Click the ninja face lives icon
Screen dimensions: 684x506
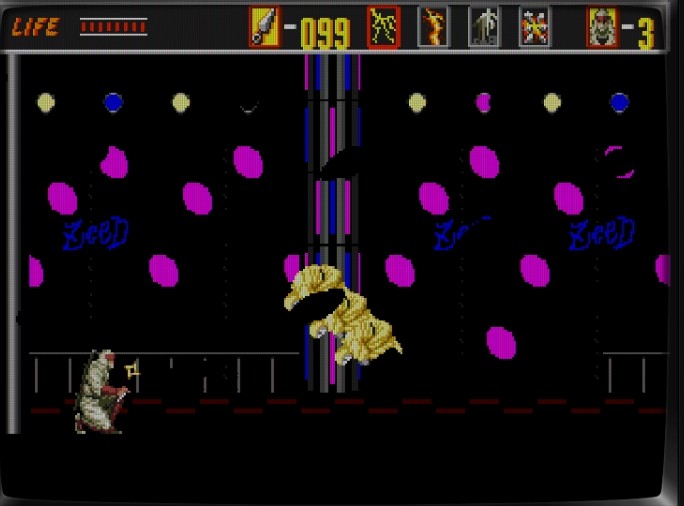tap(602, 27)
